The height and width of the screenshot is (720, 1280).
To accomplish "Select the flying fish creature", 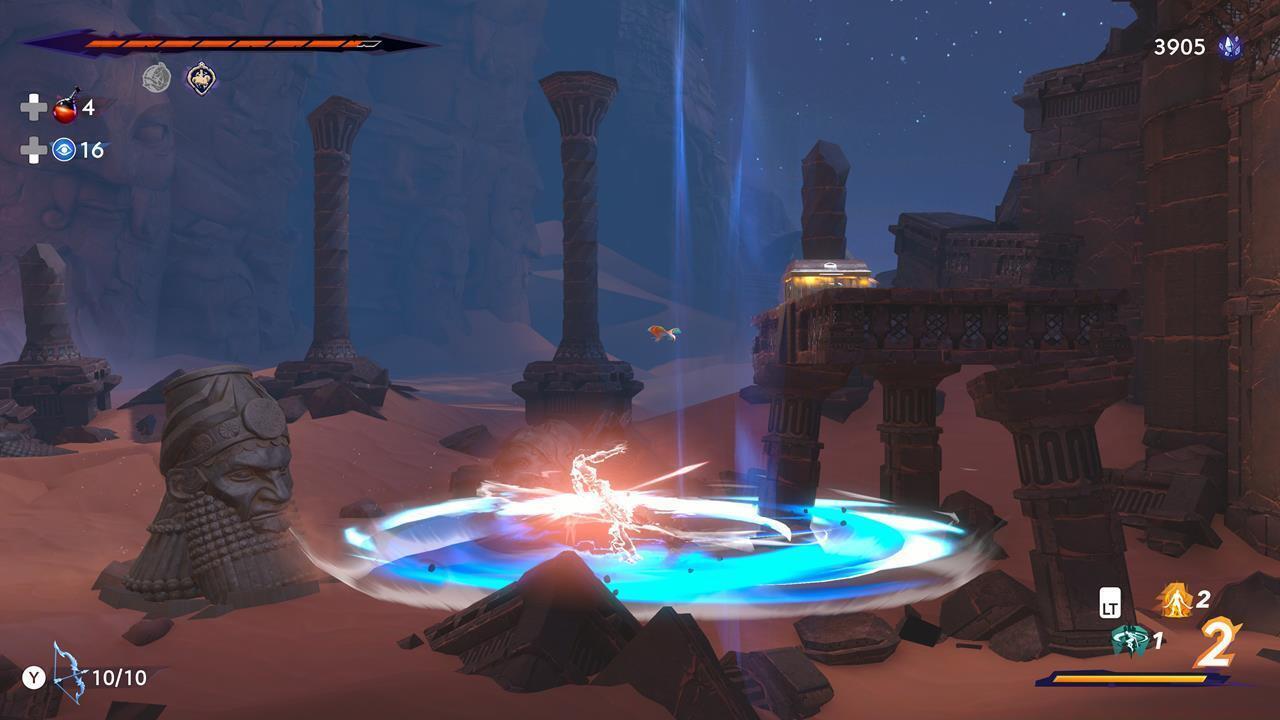I will click(x=663, y=332).
